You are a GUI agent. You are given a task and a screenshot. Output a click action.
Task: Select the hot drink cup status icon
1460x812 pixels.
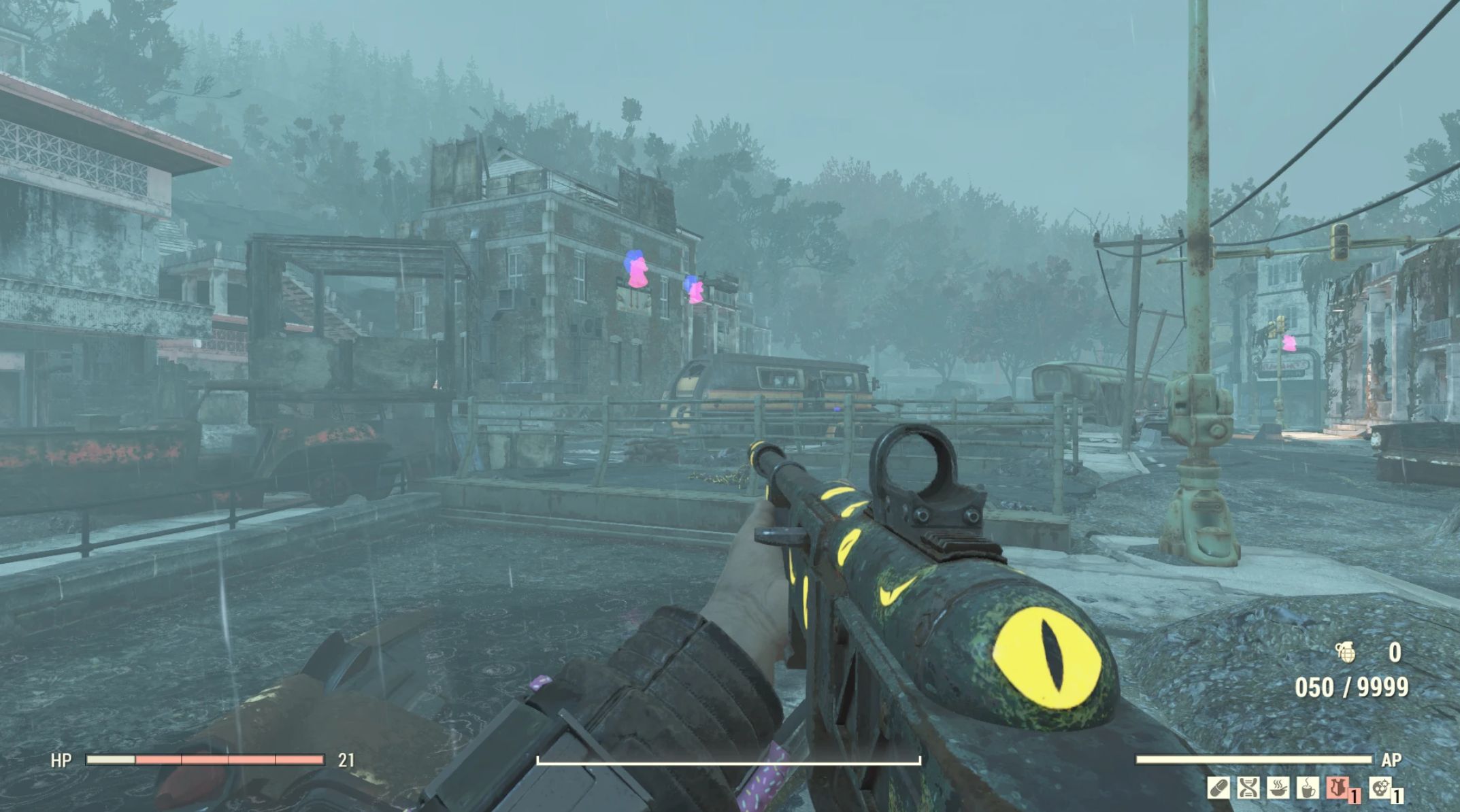(x=1307, y=788)
